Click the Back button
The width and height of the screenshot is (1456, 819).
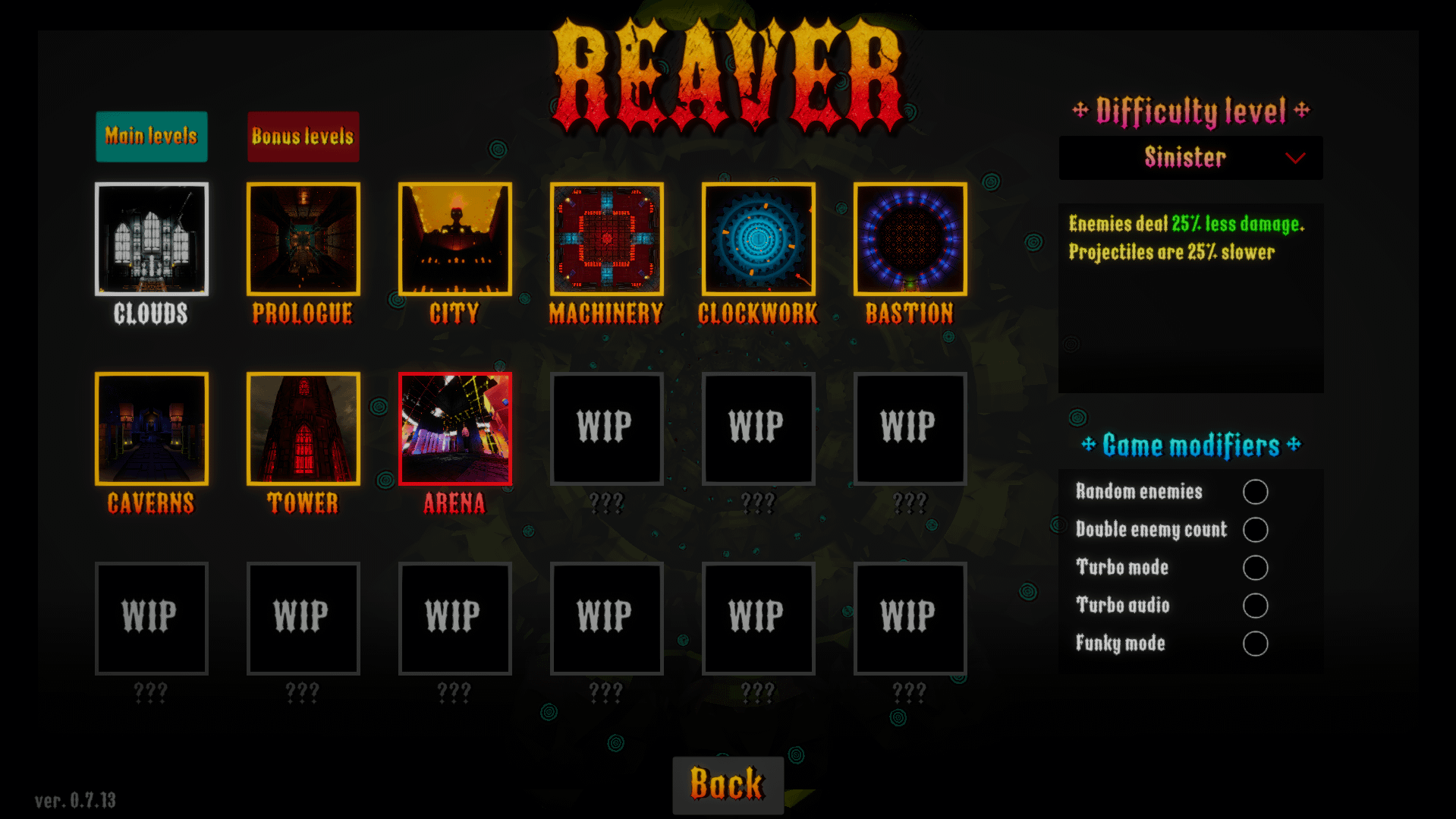[x=728, y=784]
